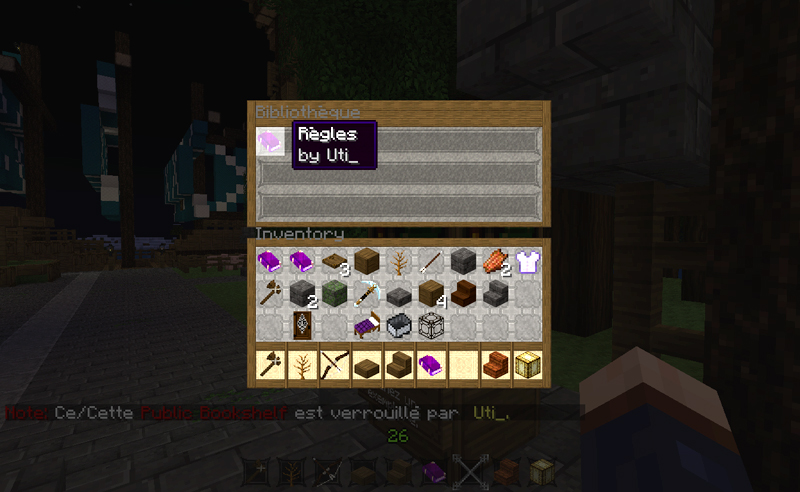Pick up the dark wood stairs
Image resolution: width=800 pixels, height=492 pixels.
(x=463, y=293)
